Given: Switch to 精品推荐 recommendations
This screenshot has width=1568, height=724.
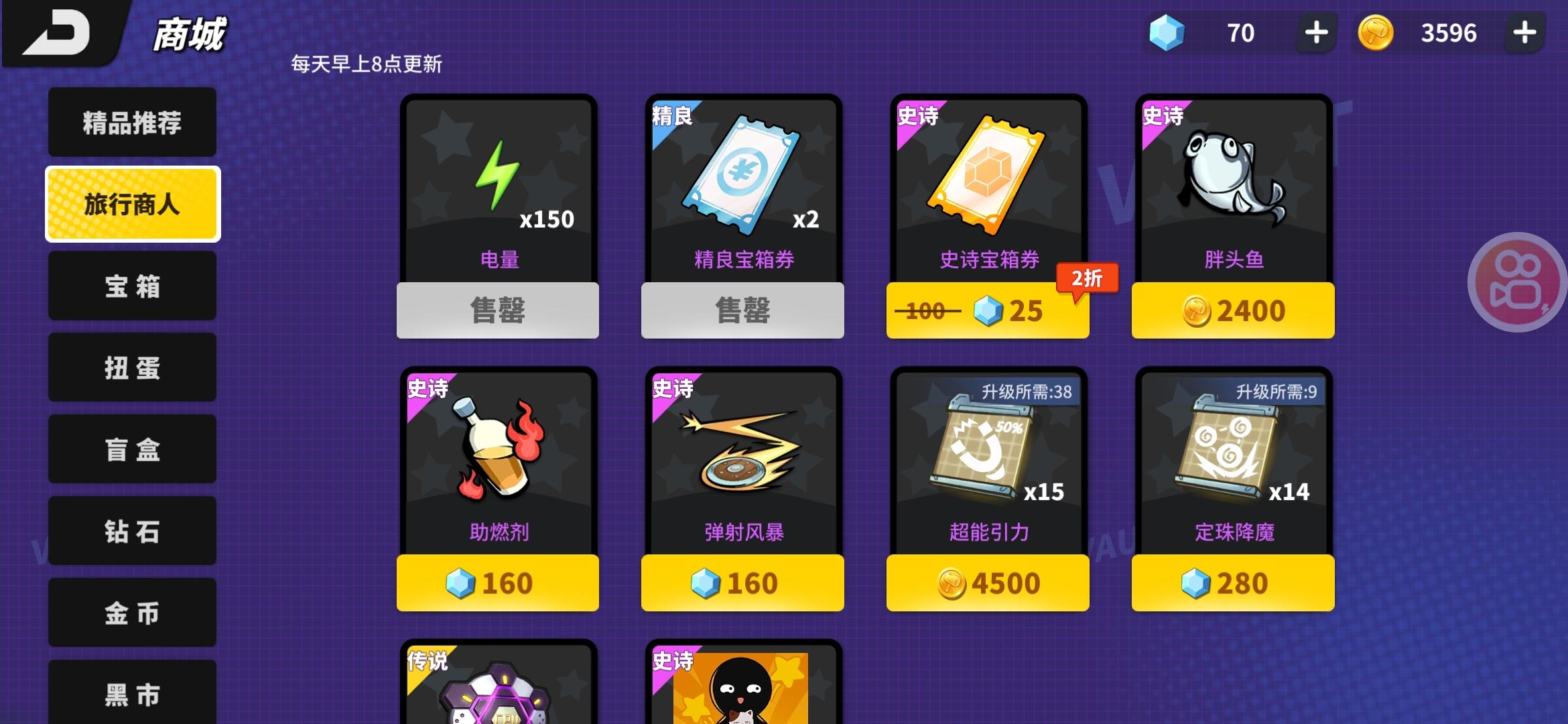Looking at the screenshot, I should [131, 122].
